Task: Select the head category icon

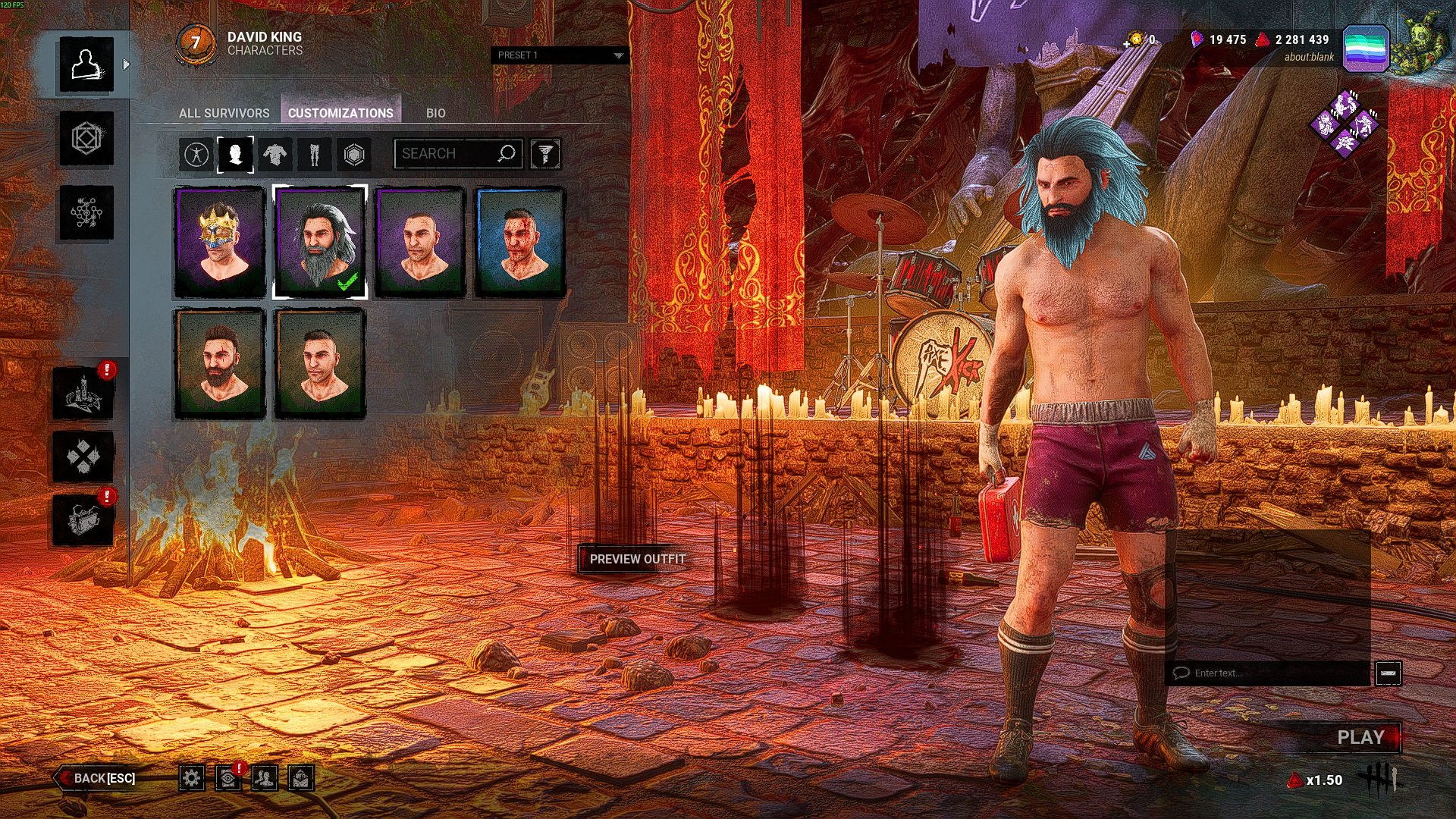Action: coord(235,155)
